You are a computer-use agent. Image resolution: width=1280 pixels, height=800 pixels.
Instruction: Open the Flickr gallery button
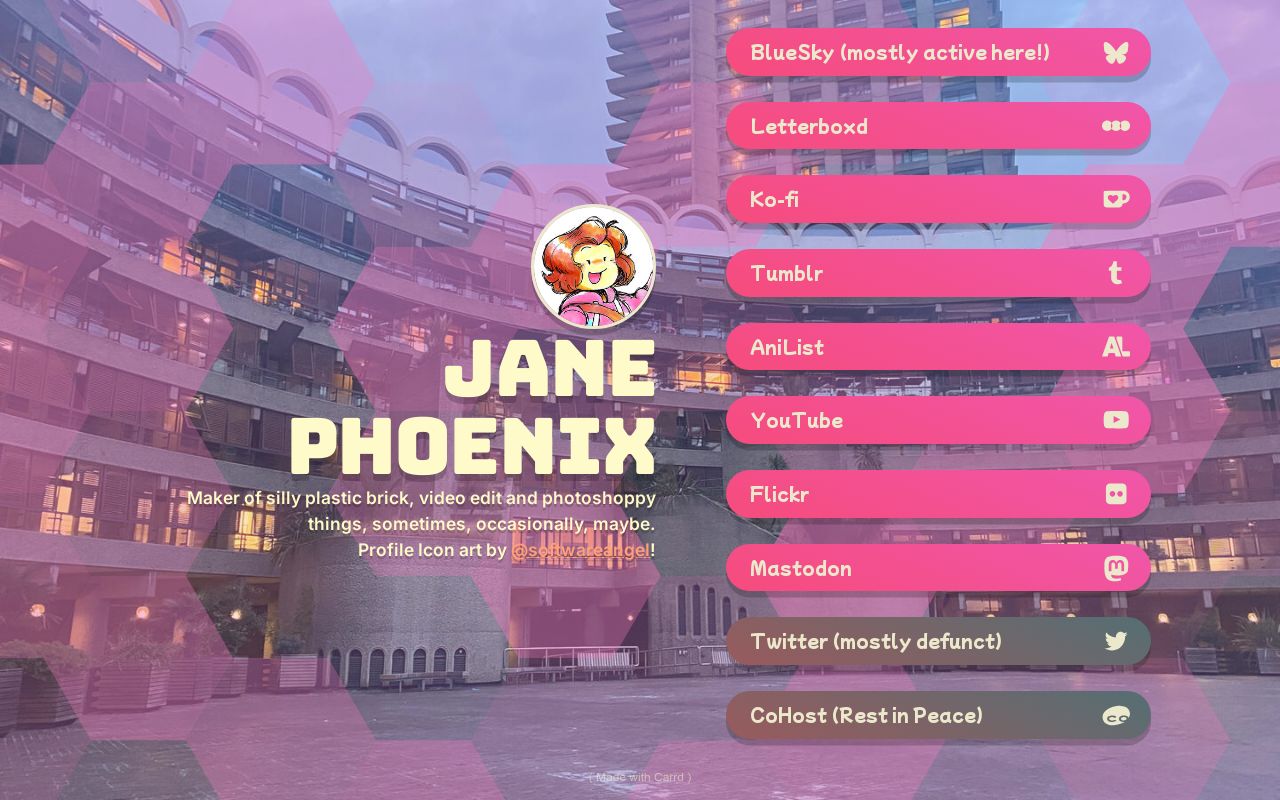point(900,494)
